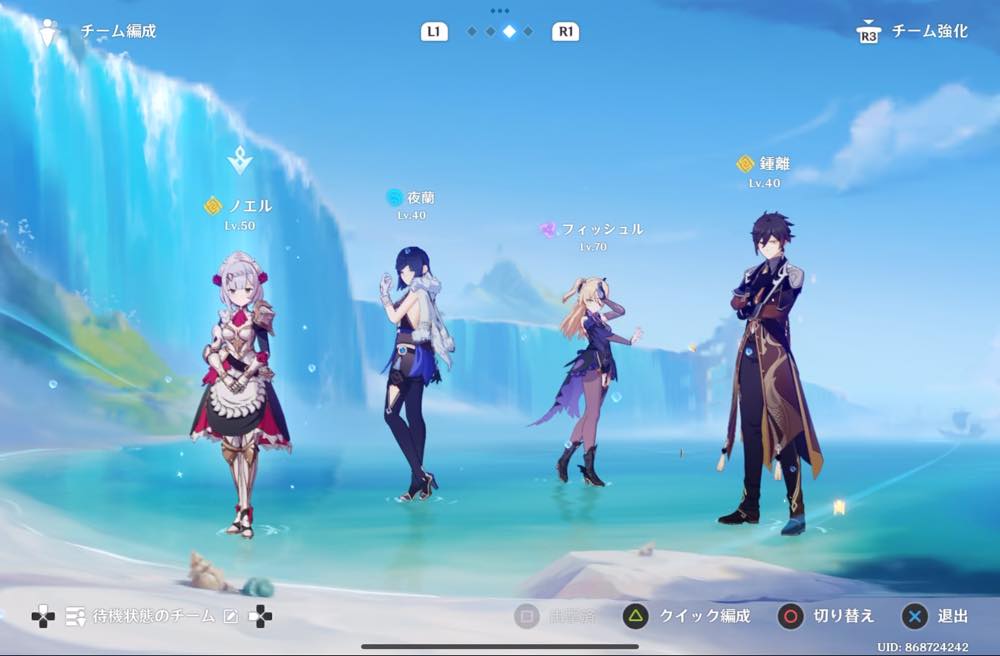The height and width of the screenshot is (656, 1000).
Task: Edit team name with pencil icon
Action: coord(231,616)
